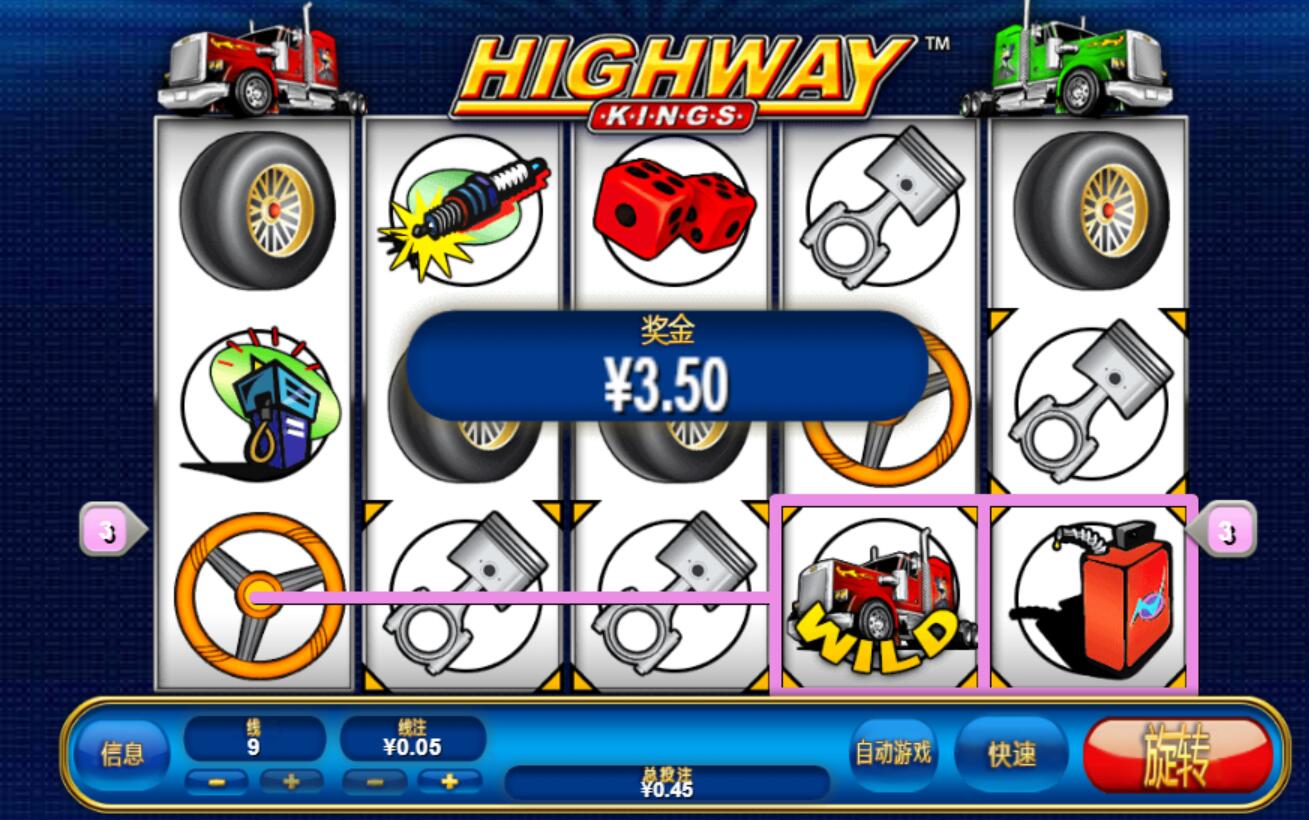Start 自动游戏 auto play
Screen dimensions: 1309x820
pos(892,752)
